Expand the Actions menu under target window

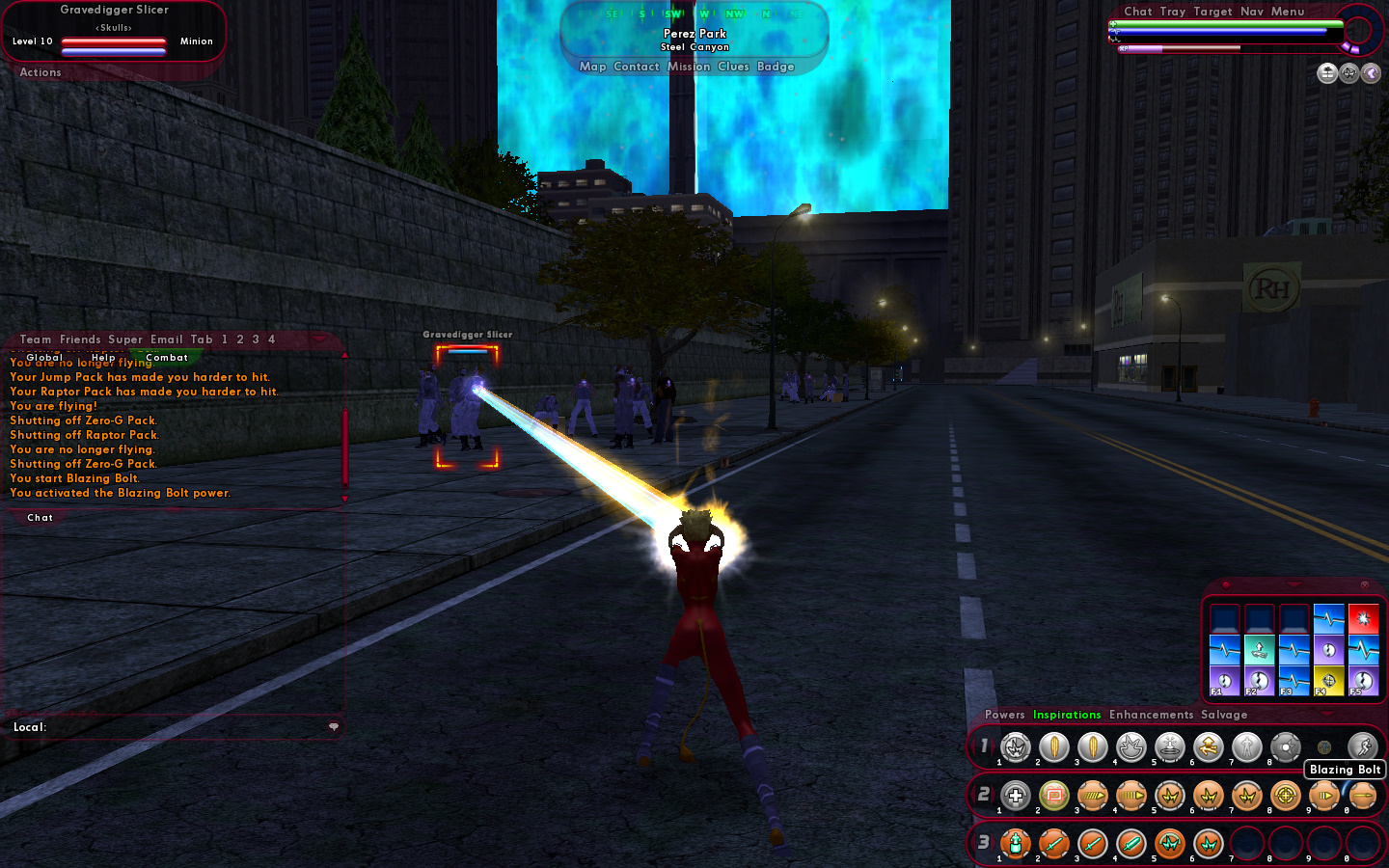click(41, 72)
